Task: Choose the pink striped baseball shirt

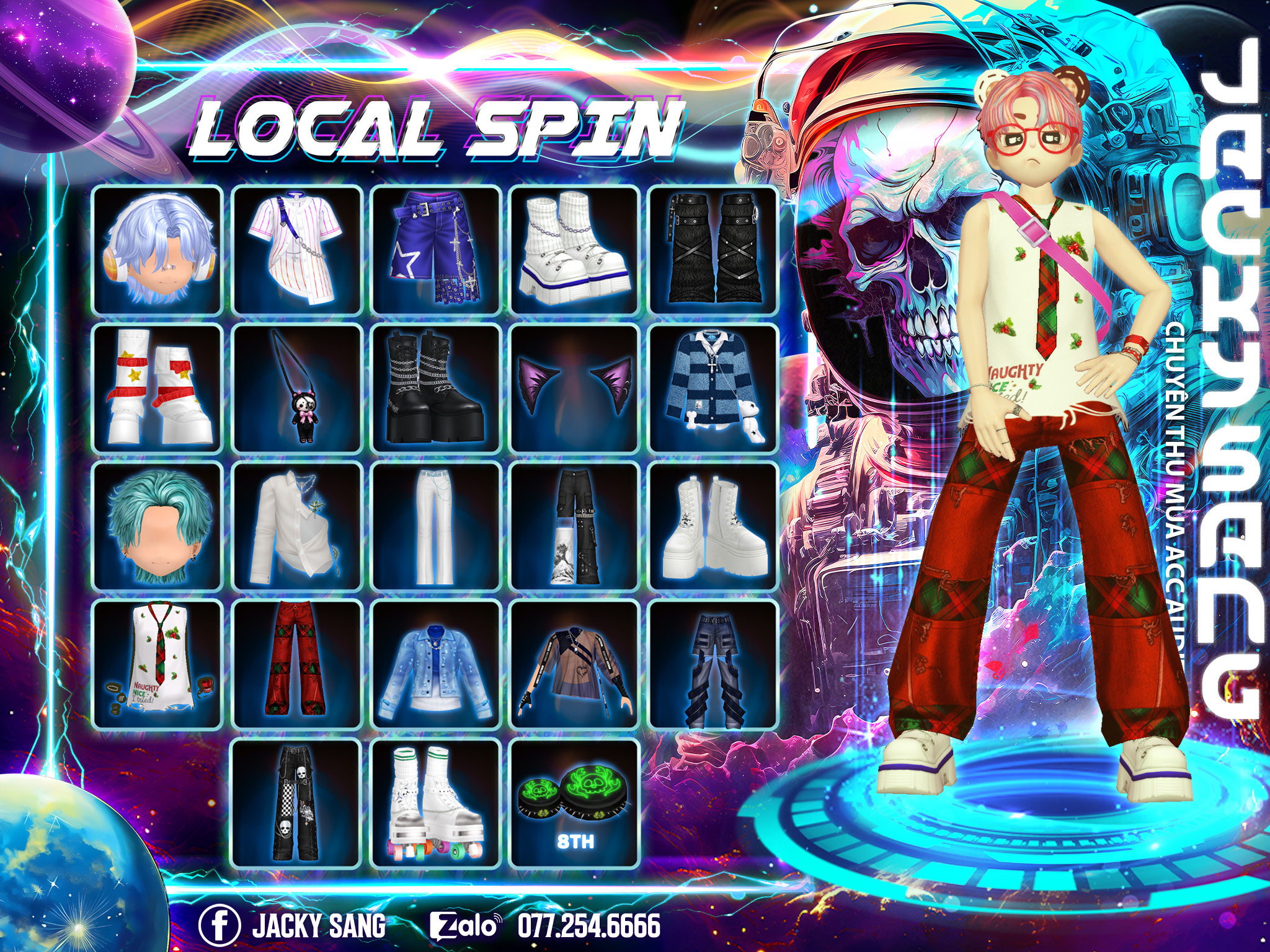Action: pyautogui.click(x=296, y=250)
